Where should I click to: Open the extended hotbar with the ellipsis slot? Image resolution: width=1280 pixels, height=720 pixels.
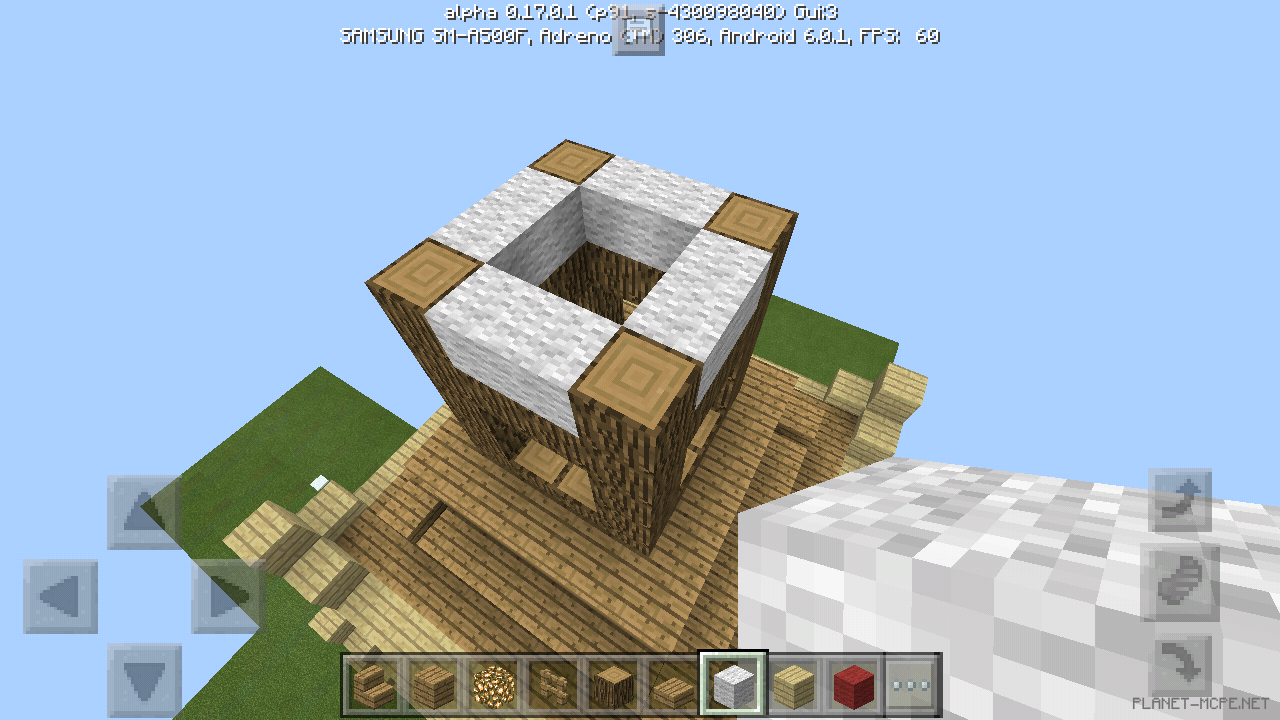[x=910, y=684]
